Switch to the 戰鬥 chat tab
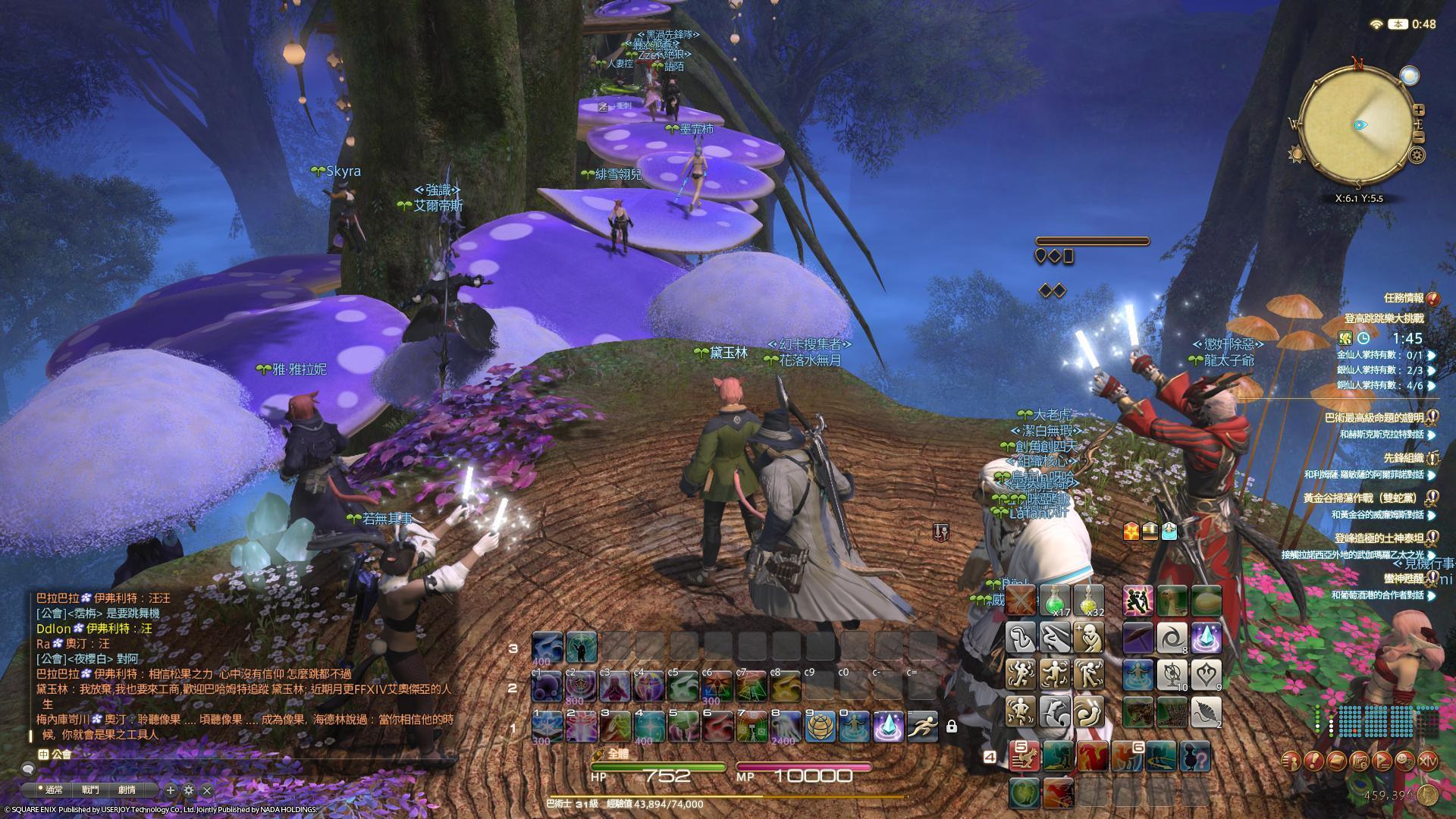The height and width of the screenshot is (819, 1456). (90, 789)
